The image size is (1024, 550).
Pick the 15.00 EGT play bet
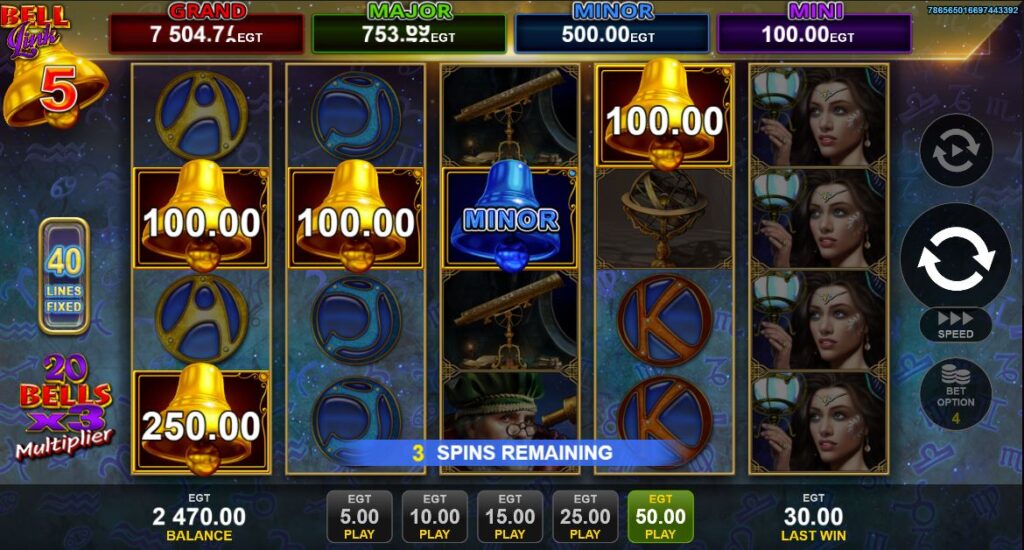(x=510, y=517)
